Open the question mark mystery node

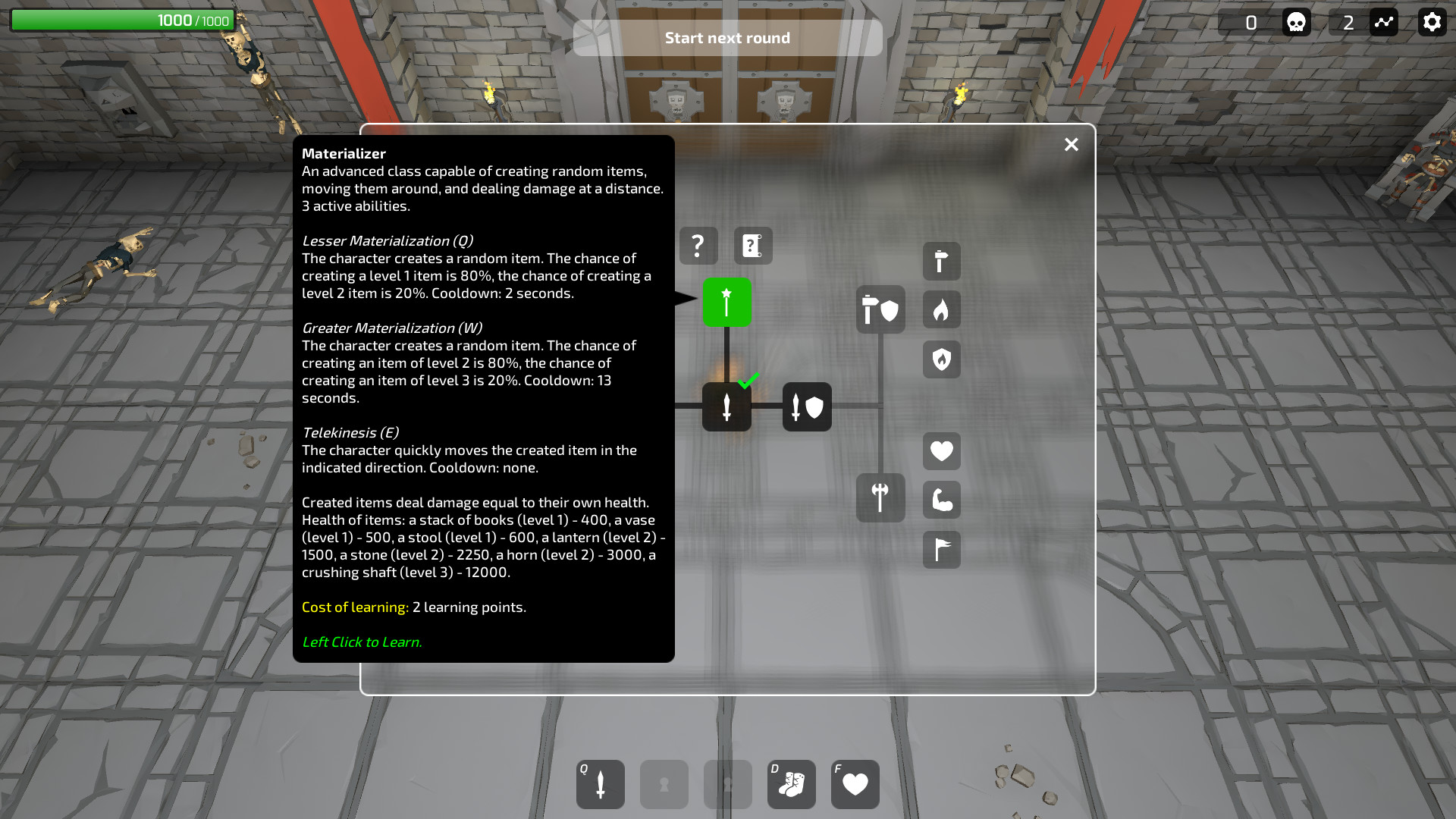pyautogui.click(x=697, y=246)
